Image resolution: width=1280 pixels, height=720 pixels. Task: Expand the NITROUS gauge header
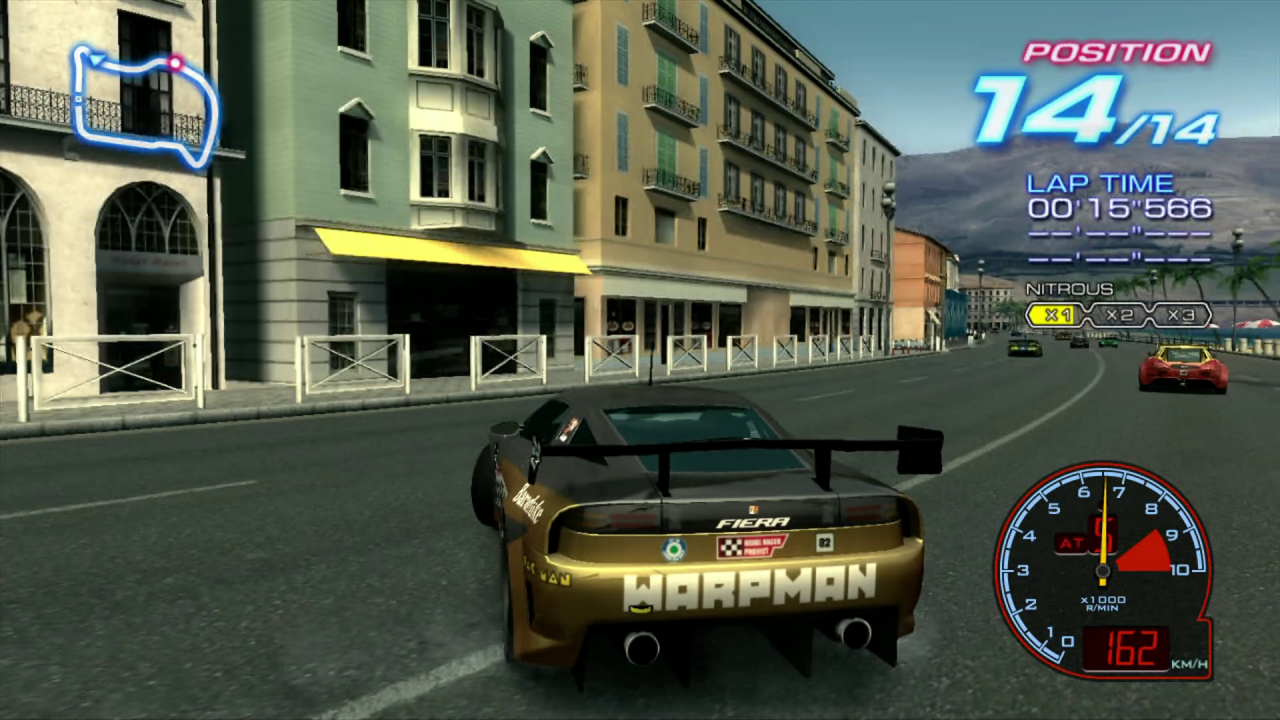(x=1068, y=288)
